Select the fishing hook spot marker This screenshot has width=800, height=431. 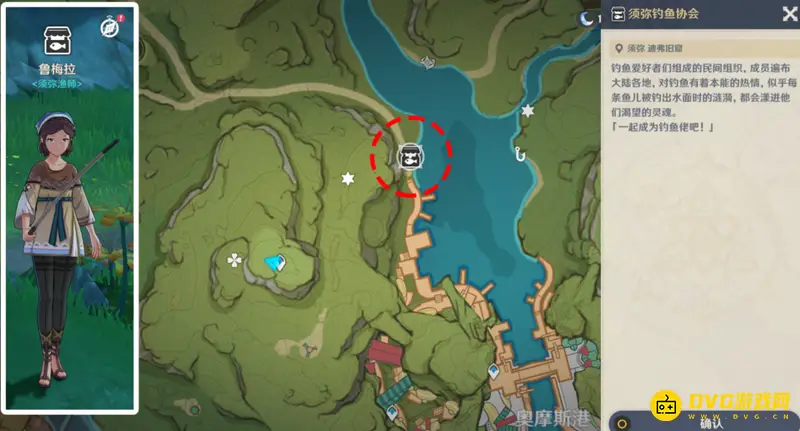click(x=519, y=153)
